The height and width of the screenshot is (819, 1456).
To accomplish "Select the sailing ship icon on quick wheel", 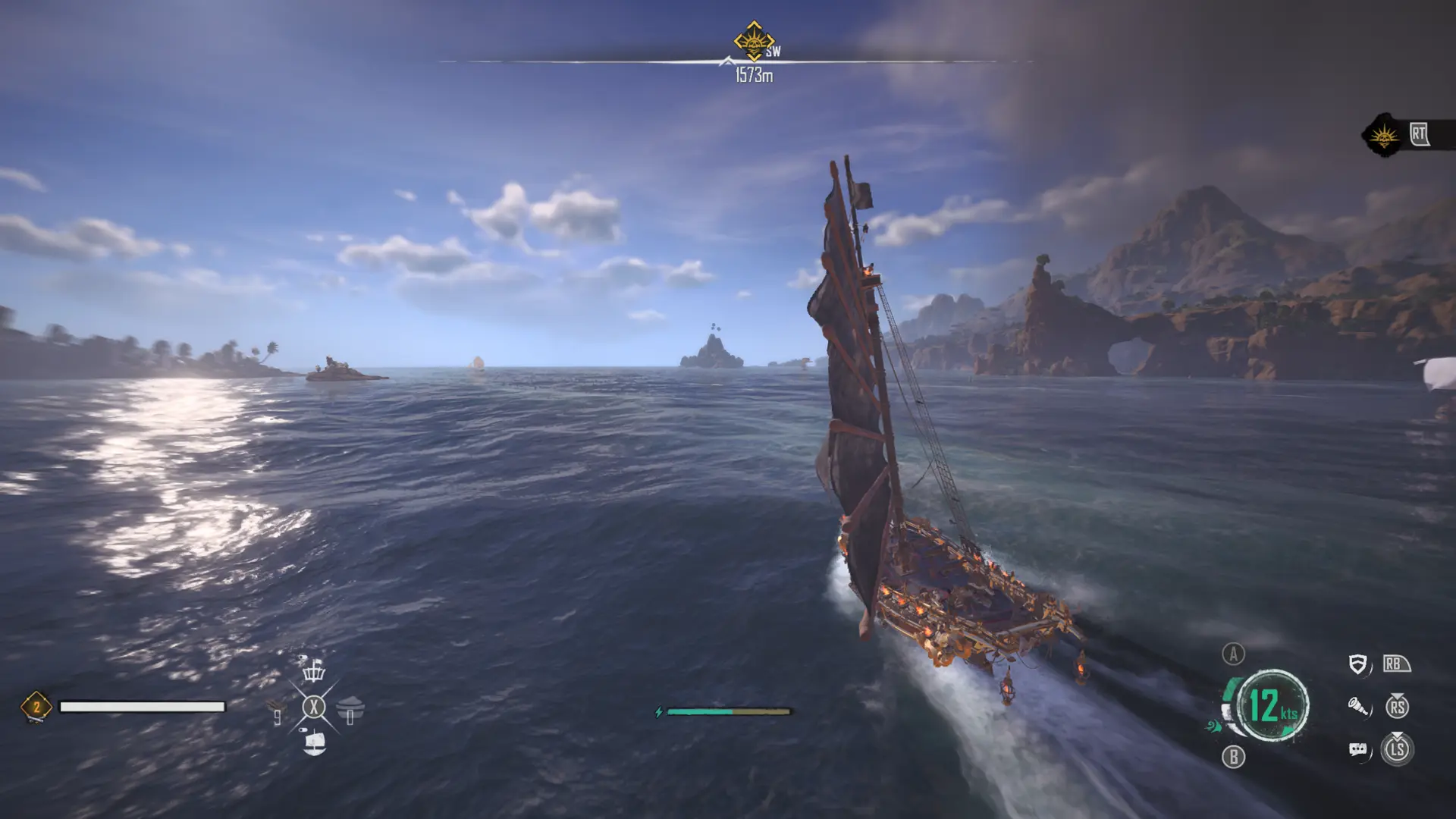I will [x=314, y=742].
